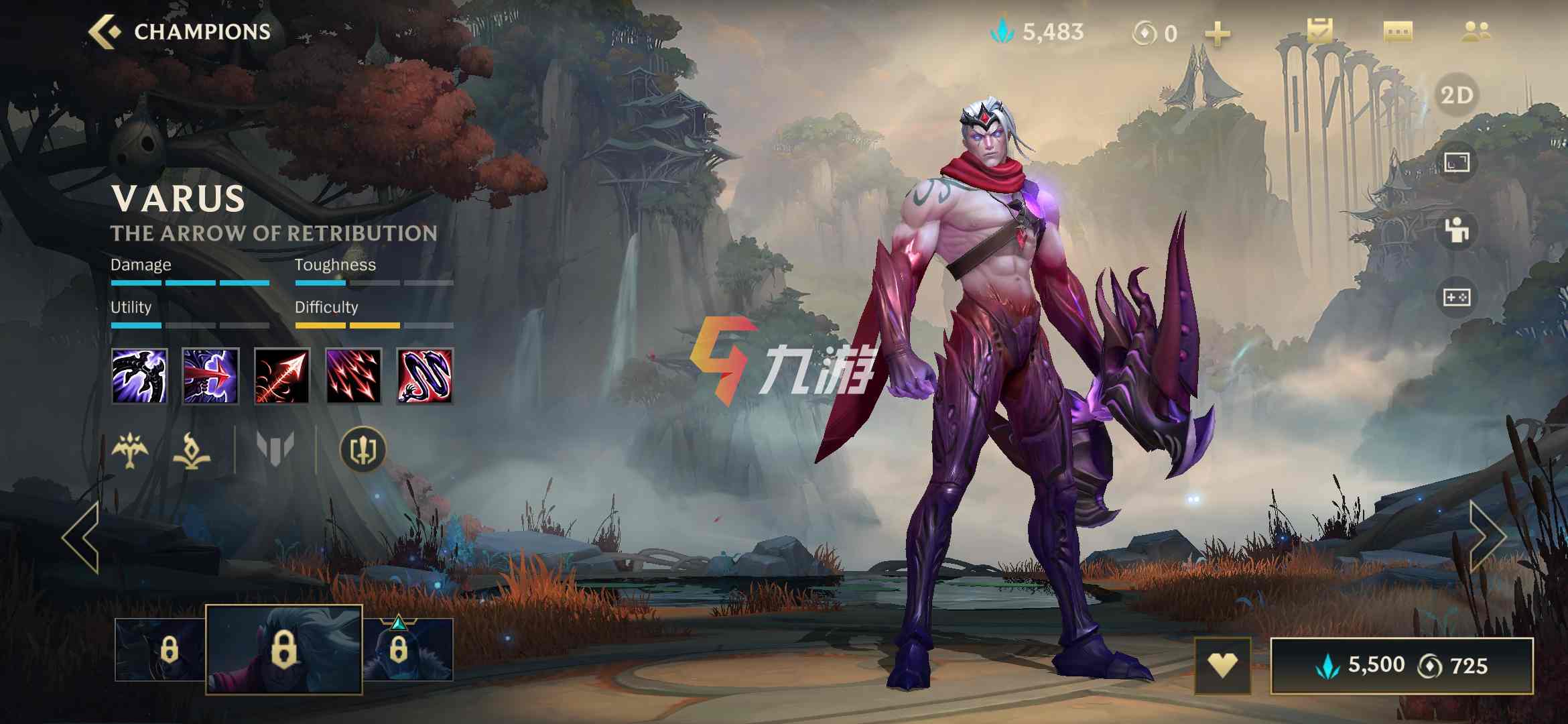This screenshot has height=724, width=1568.
Task: Buy Varus for 5,500 or 725
Action: click(x=1402, y=666)
